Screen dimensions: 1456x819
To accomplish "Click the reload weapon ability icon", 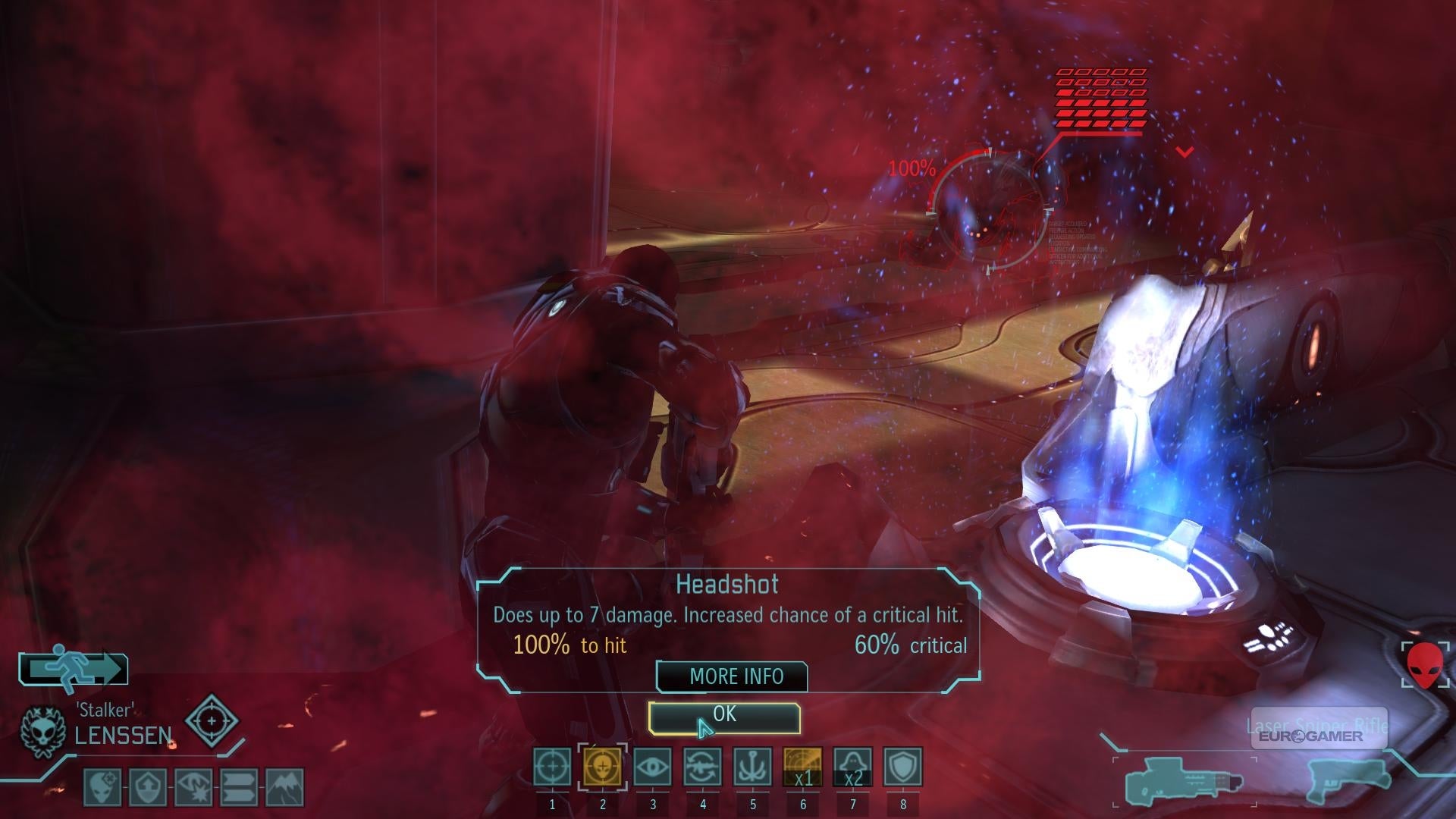I will [x=703, y=767].
